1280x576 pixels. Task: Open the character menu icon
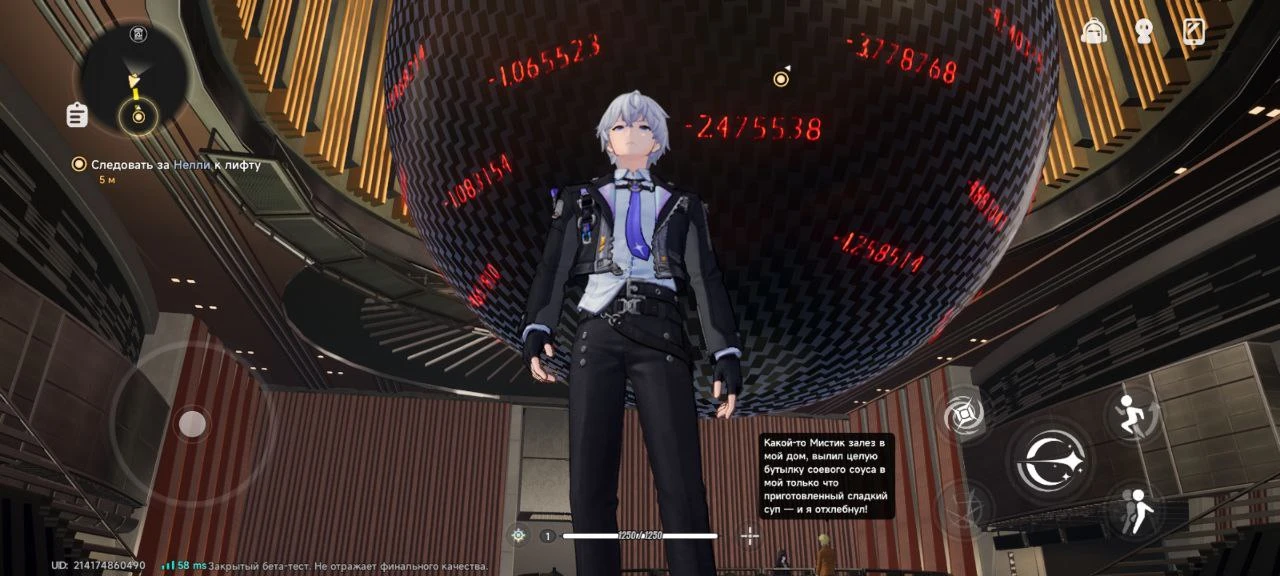coord(1144,31)
